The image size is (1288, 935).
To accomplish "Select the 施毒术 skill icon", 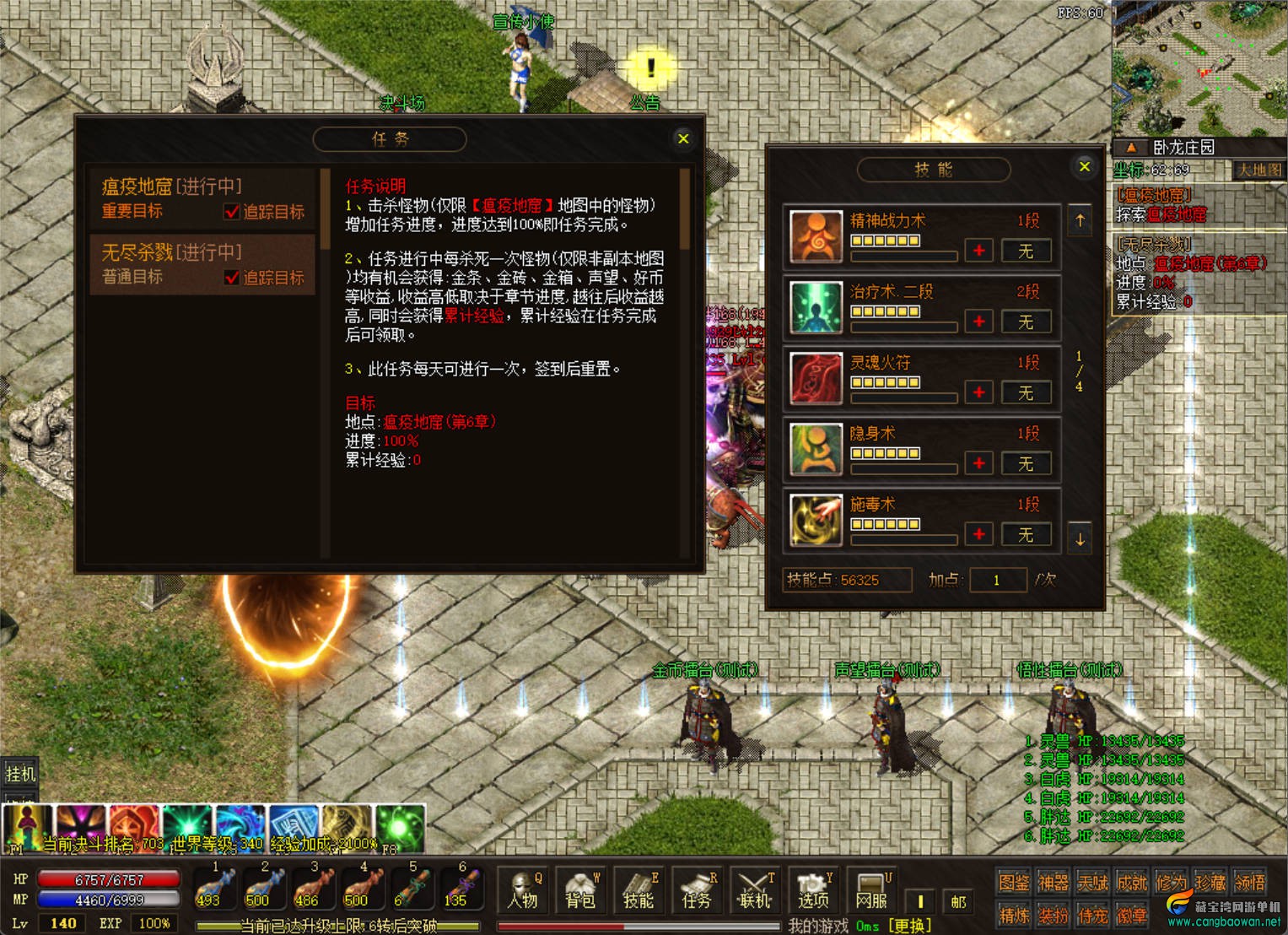I will point(816,519).
